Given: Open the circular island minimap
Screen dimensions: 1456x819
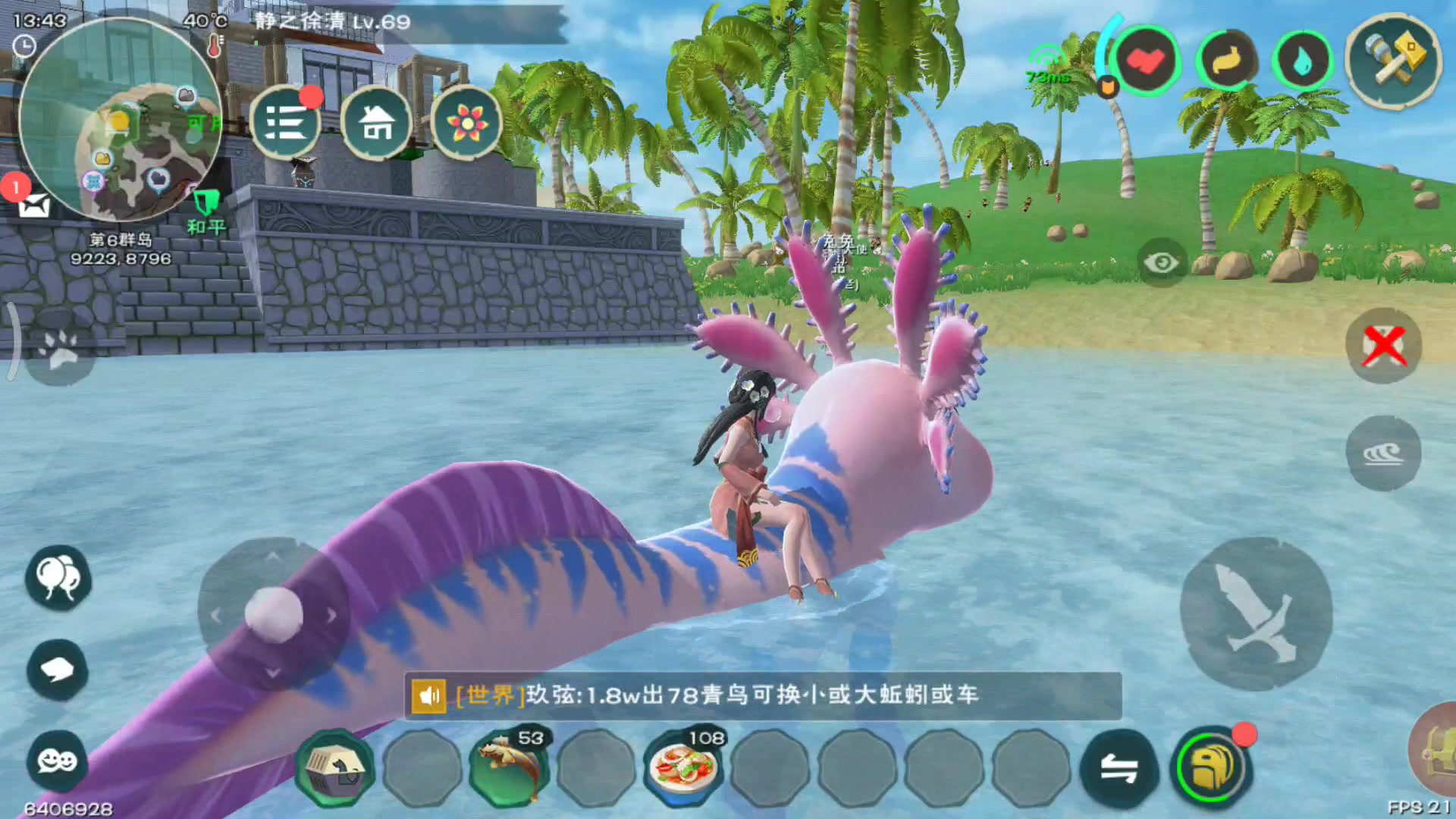Looking at the screenshot, I should click(x=120, y=121).
